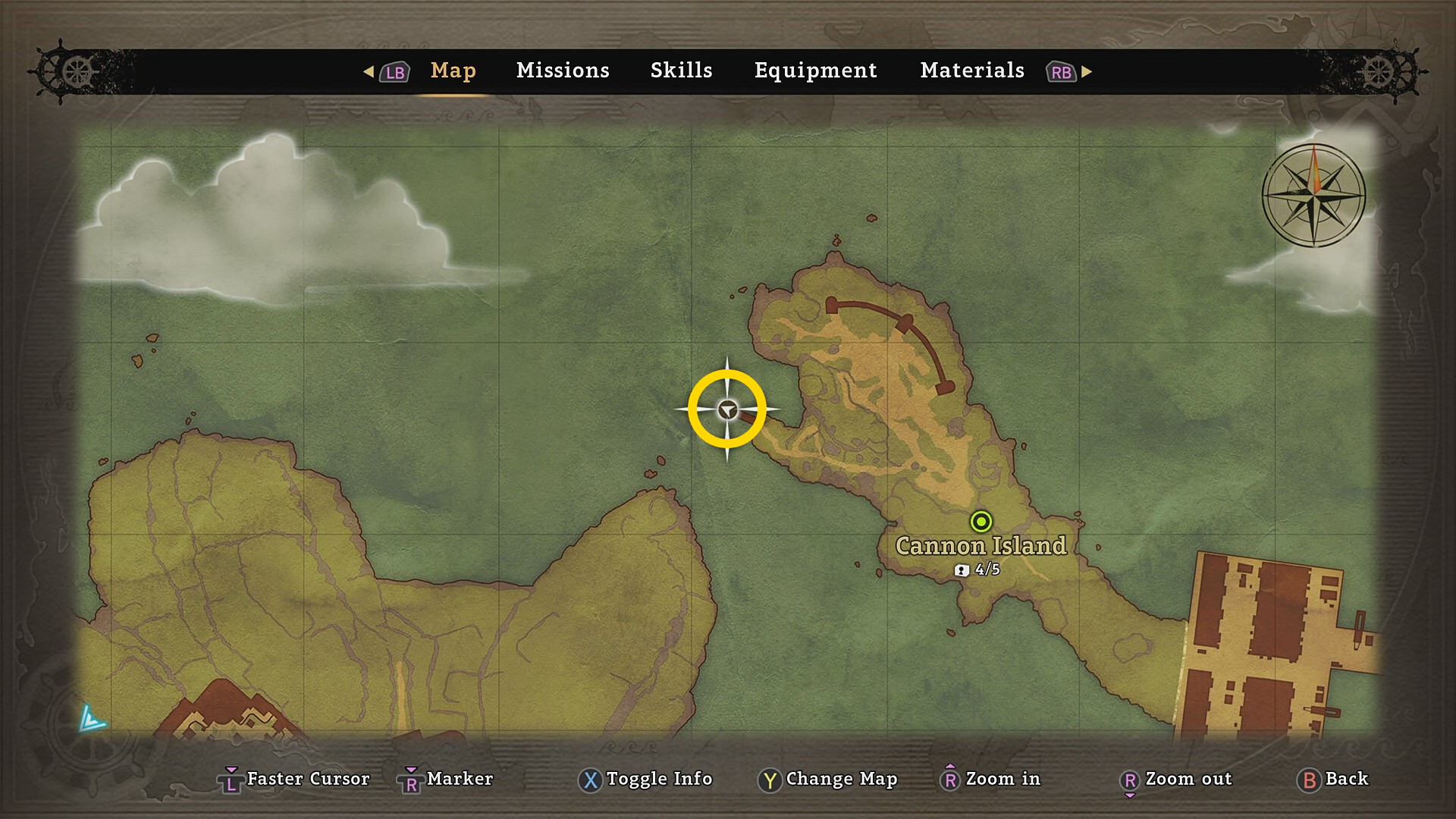Screen dimensions: 1456x819
Task: Choose the Toggle Info option
Action: tap(646, 779)
